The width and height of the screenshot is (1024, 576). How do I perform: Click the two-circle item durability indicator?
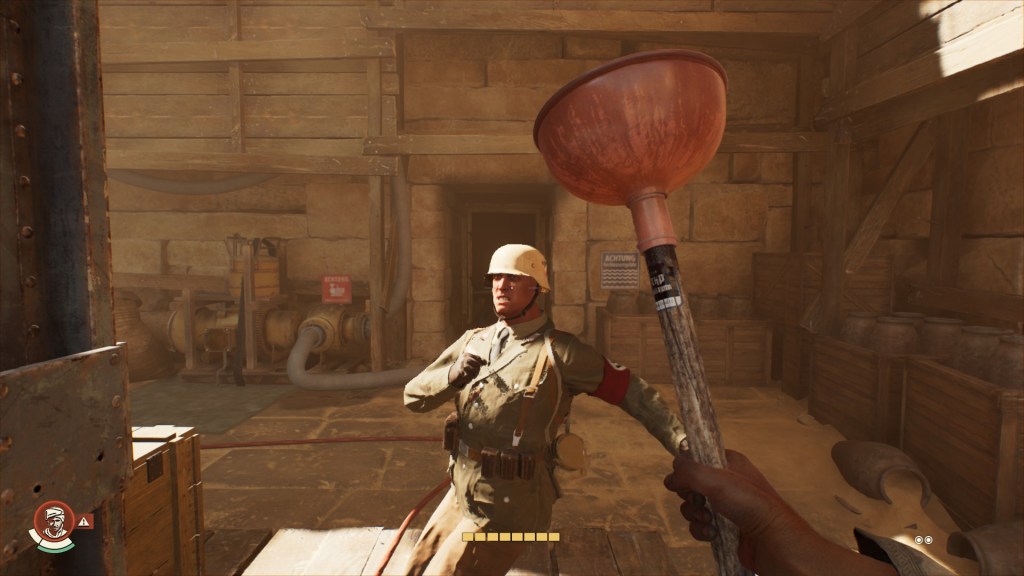point(923,540)
